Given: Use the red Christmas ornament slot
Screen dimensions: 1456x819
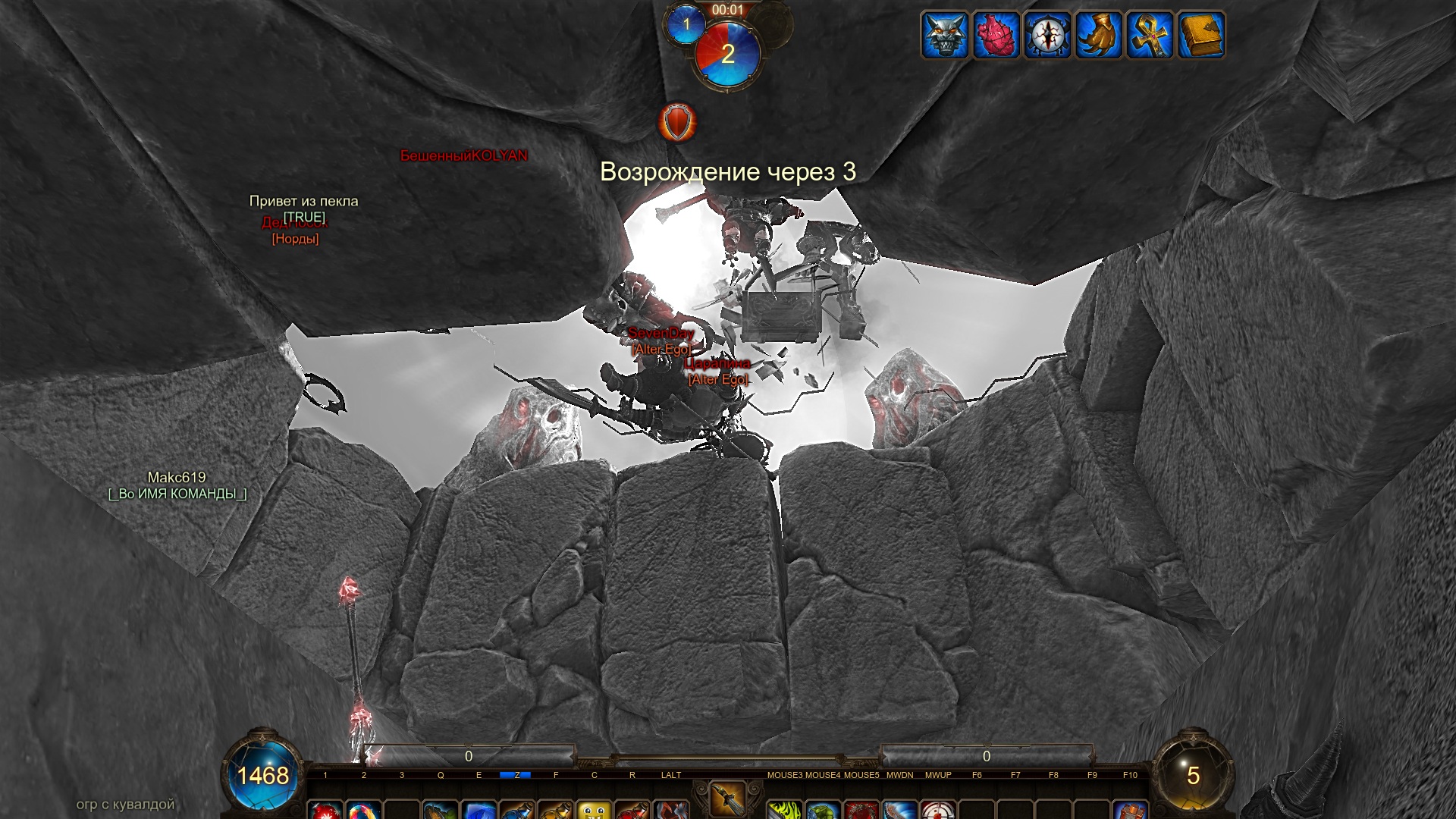Looking at the screenshot, I should click(x=325, y=811).
